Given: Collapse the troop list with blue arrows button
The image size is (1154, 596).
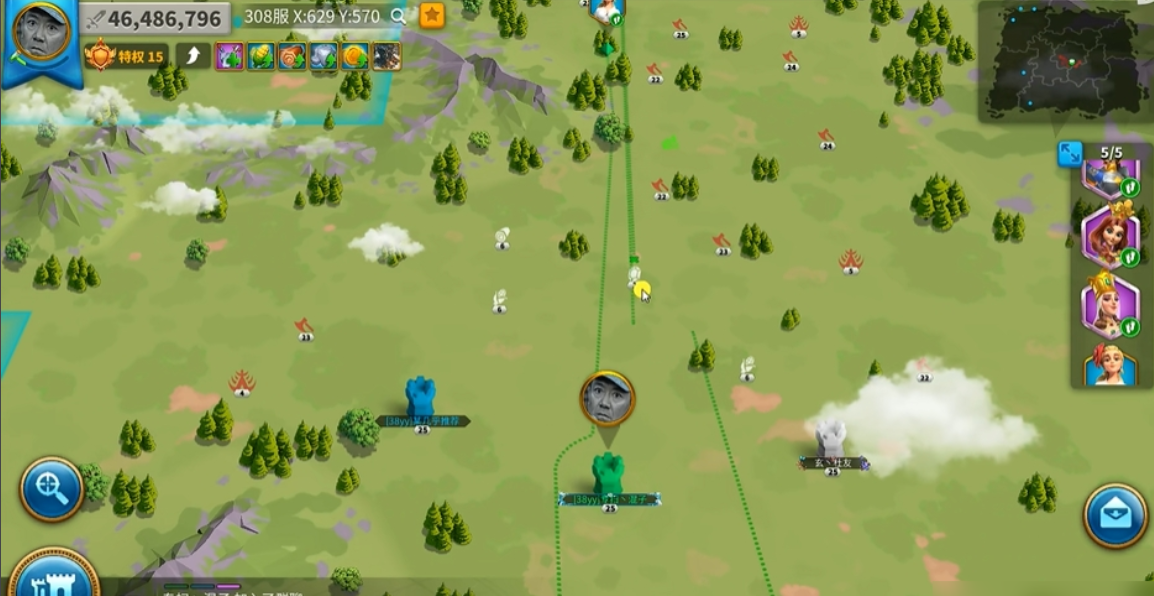Looking at the screenshot, I should pos(1070,153).
